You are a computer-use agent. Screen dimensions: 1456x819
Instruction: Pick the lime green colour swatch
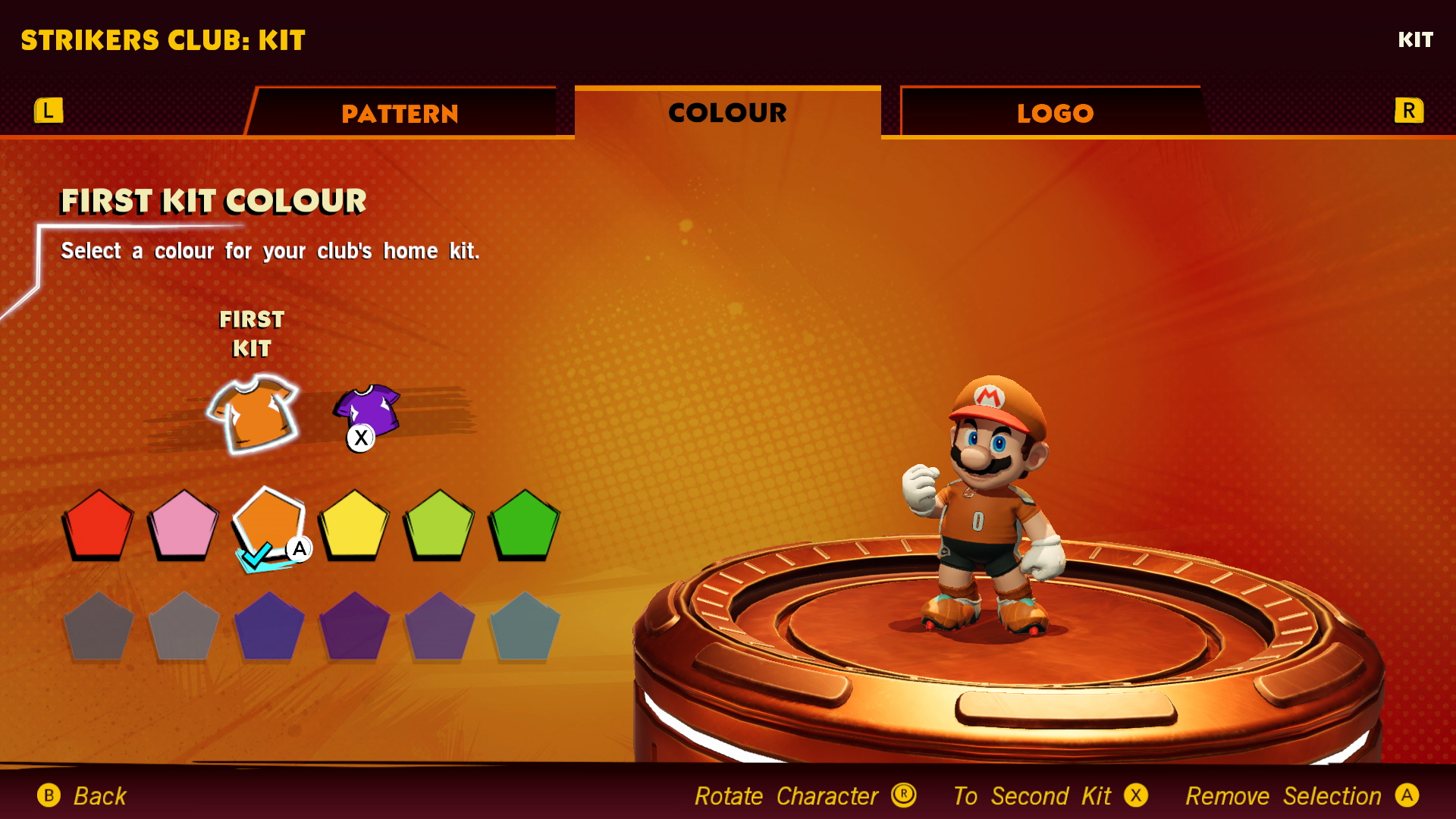(x=439, y=525)
